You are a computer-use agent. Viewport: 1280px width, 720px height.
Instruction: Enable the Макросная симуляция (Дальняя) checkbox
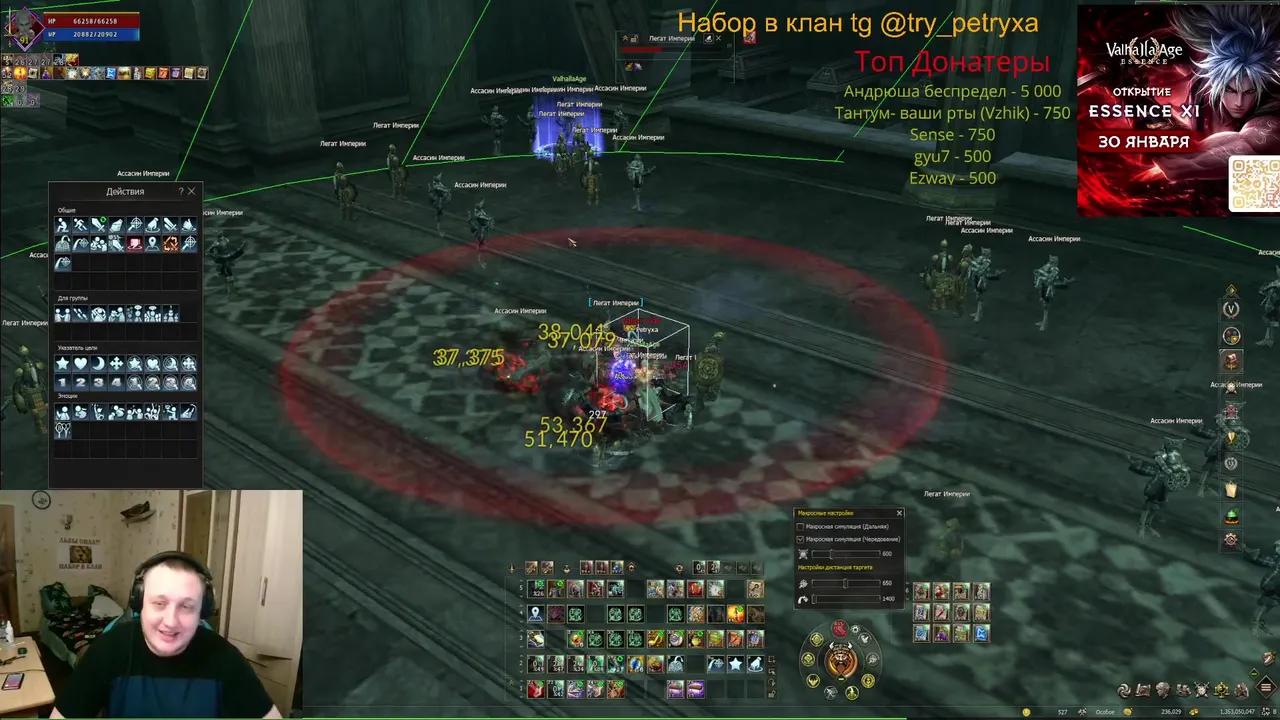[x=800, y=527]
